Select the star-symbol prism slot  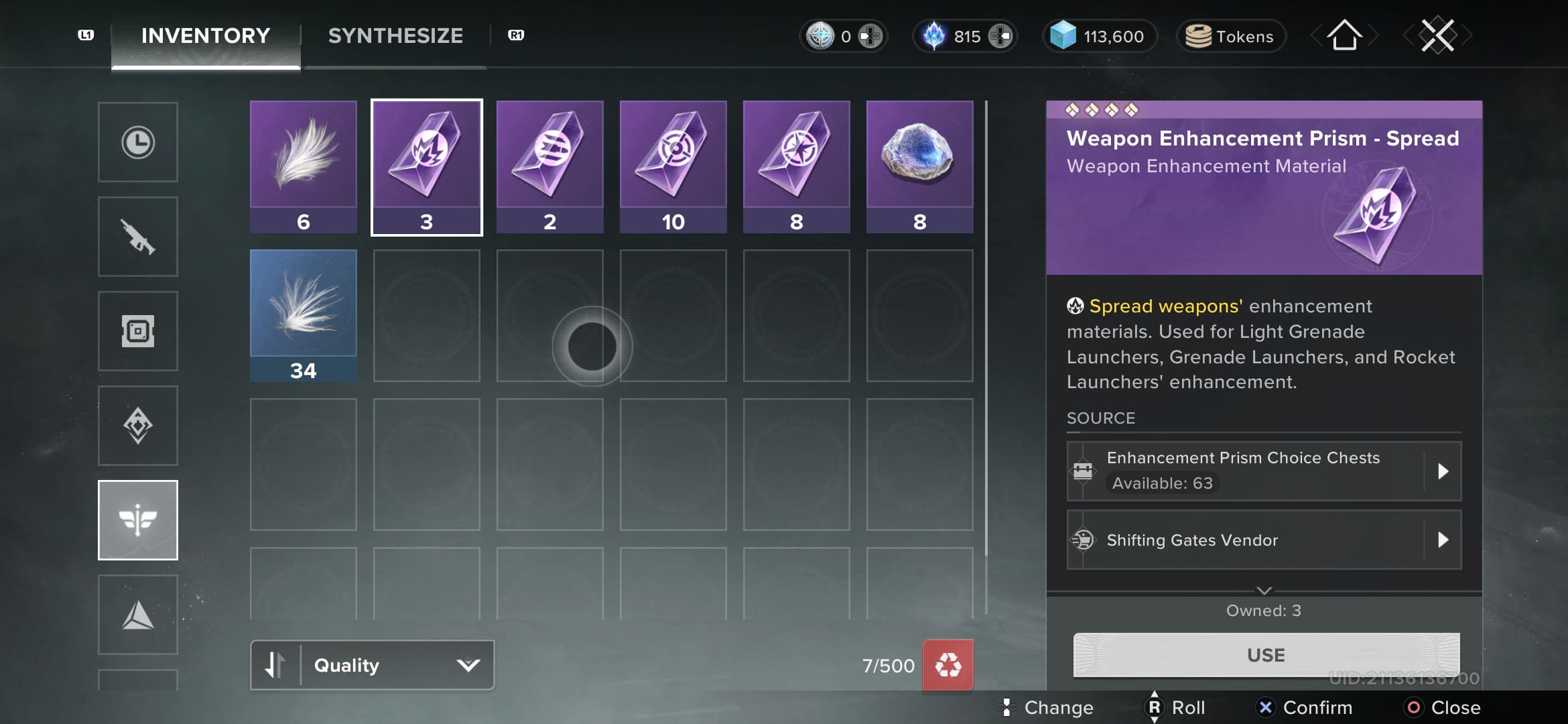797,166
